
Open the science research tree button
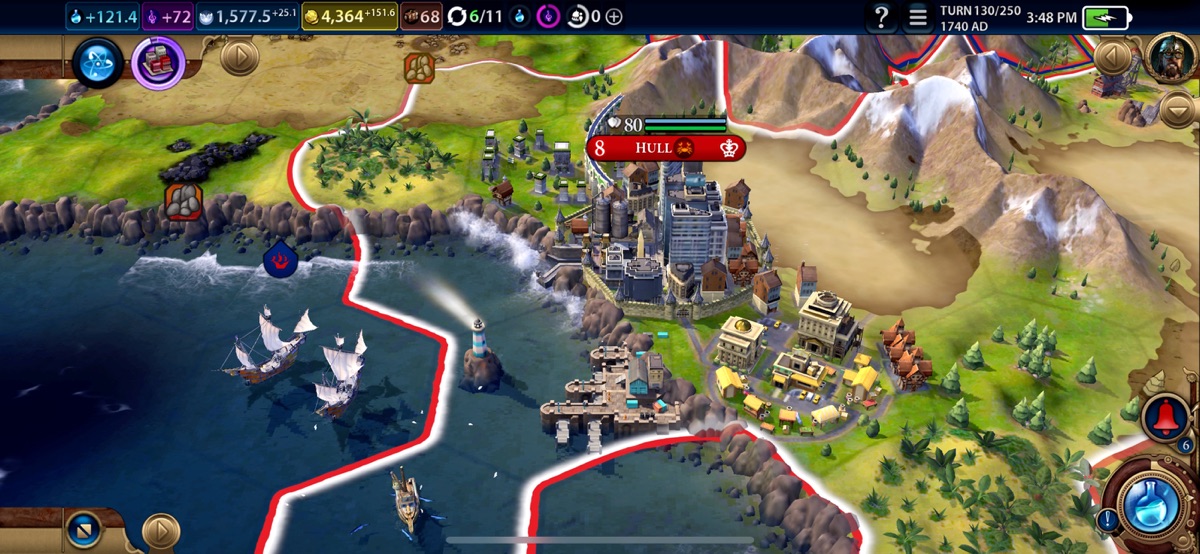(x=98, y=62)
